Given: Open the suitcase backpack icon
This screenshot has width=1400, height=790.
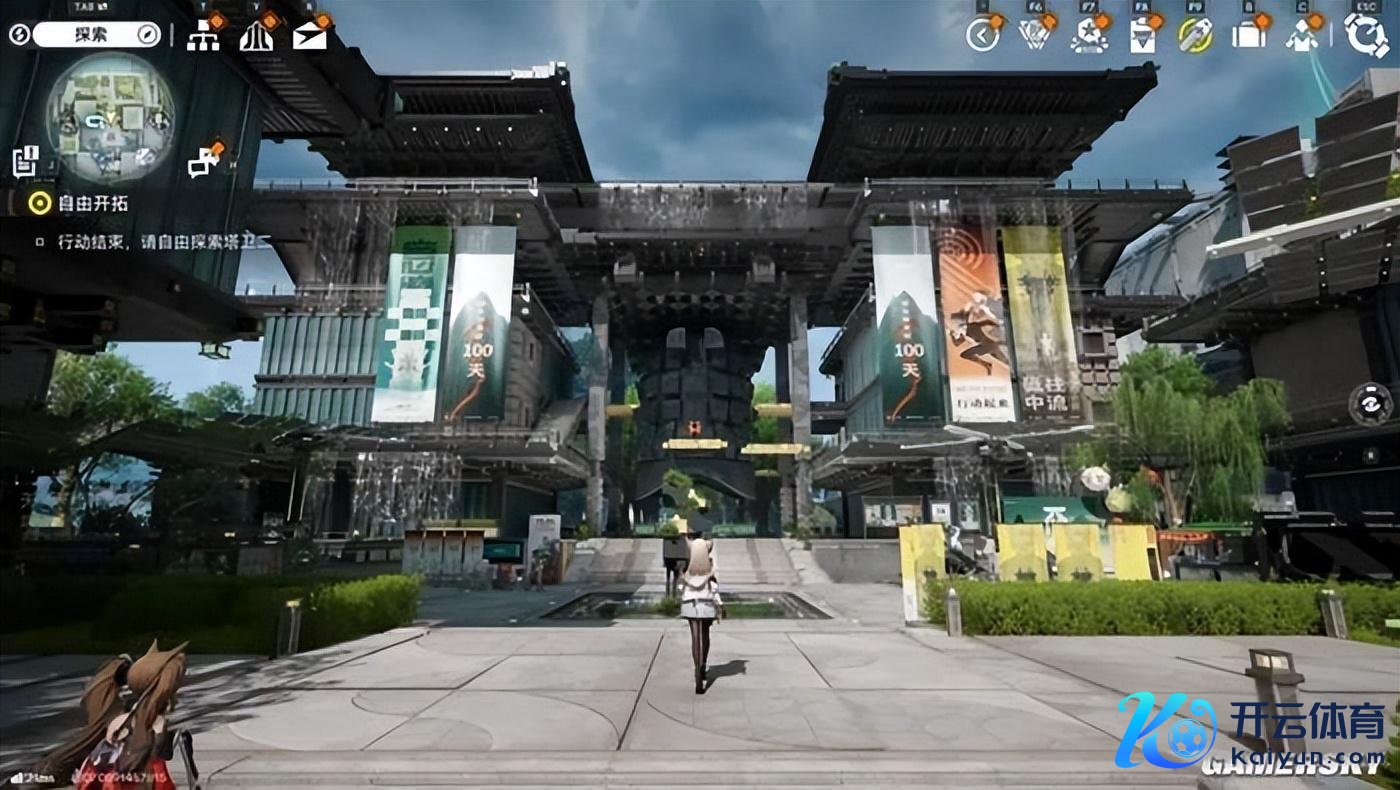Looking at the screenshot, I should (1248, 35).
